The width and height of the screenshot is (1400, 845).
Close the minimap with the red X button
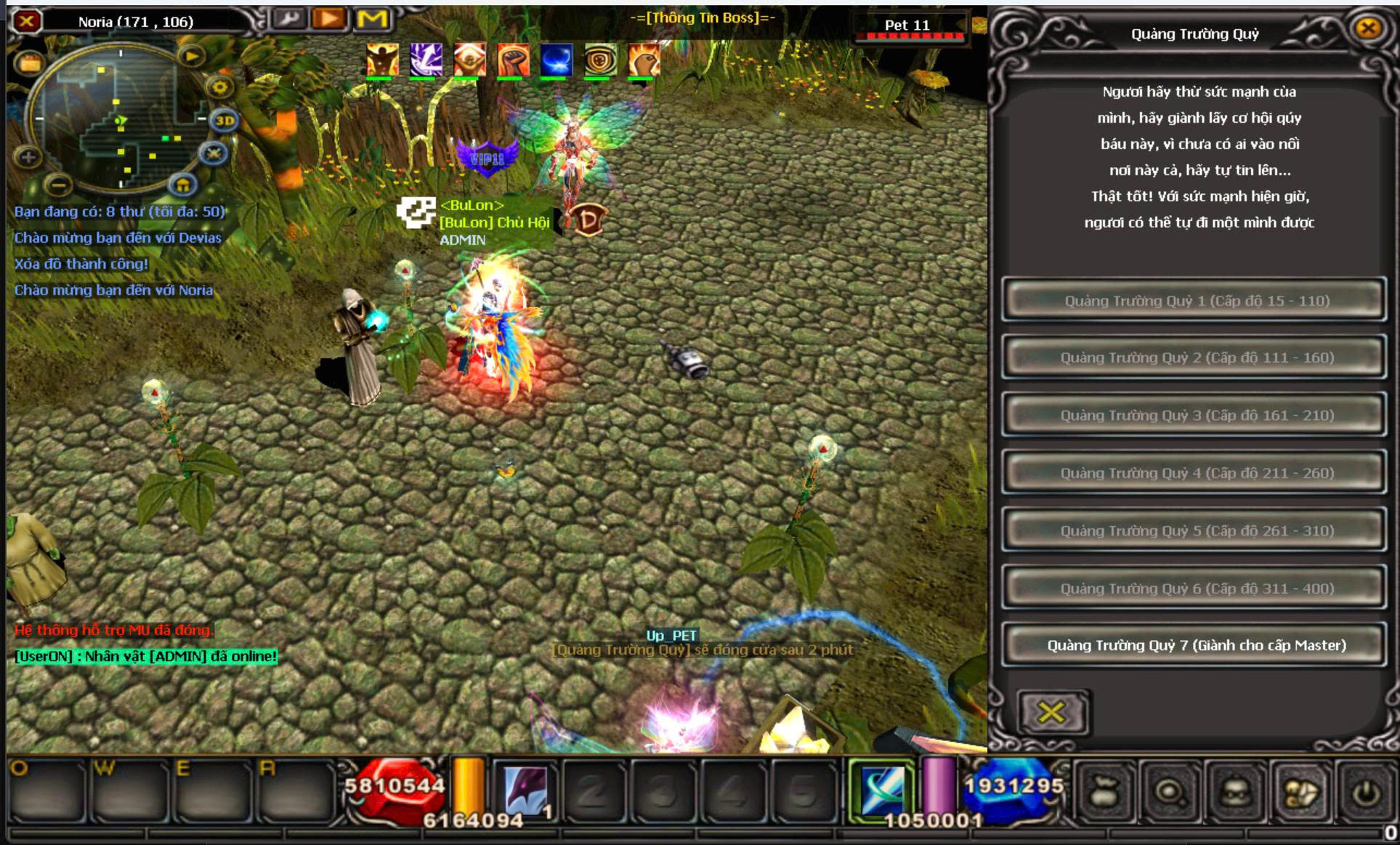27,21
